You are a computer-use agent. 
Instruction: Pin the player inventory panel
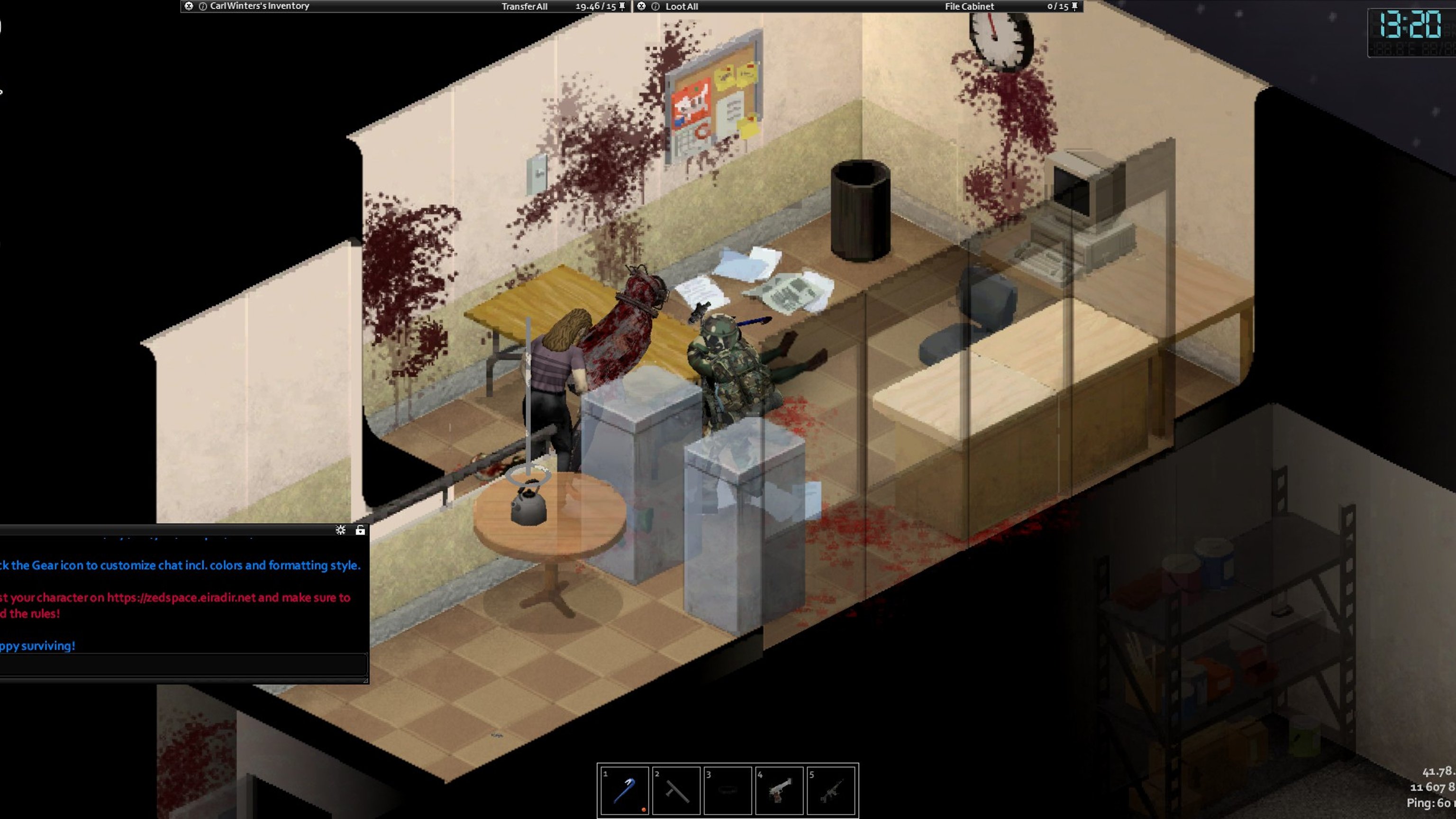click(622, 6)
